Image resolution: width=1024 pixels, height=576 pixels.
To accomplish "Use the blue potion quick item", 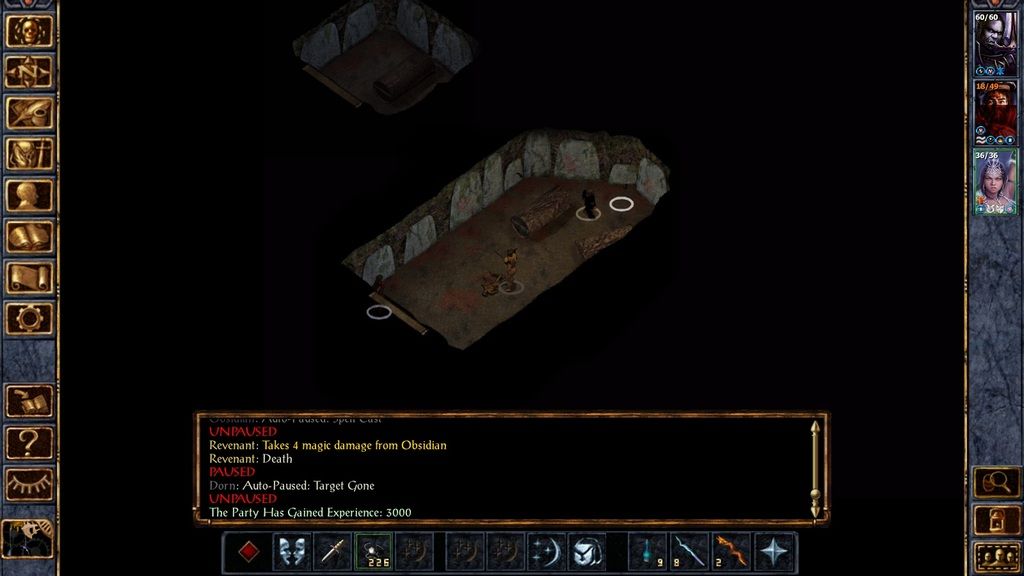I will [x=648, y=552].
